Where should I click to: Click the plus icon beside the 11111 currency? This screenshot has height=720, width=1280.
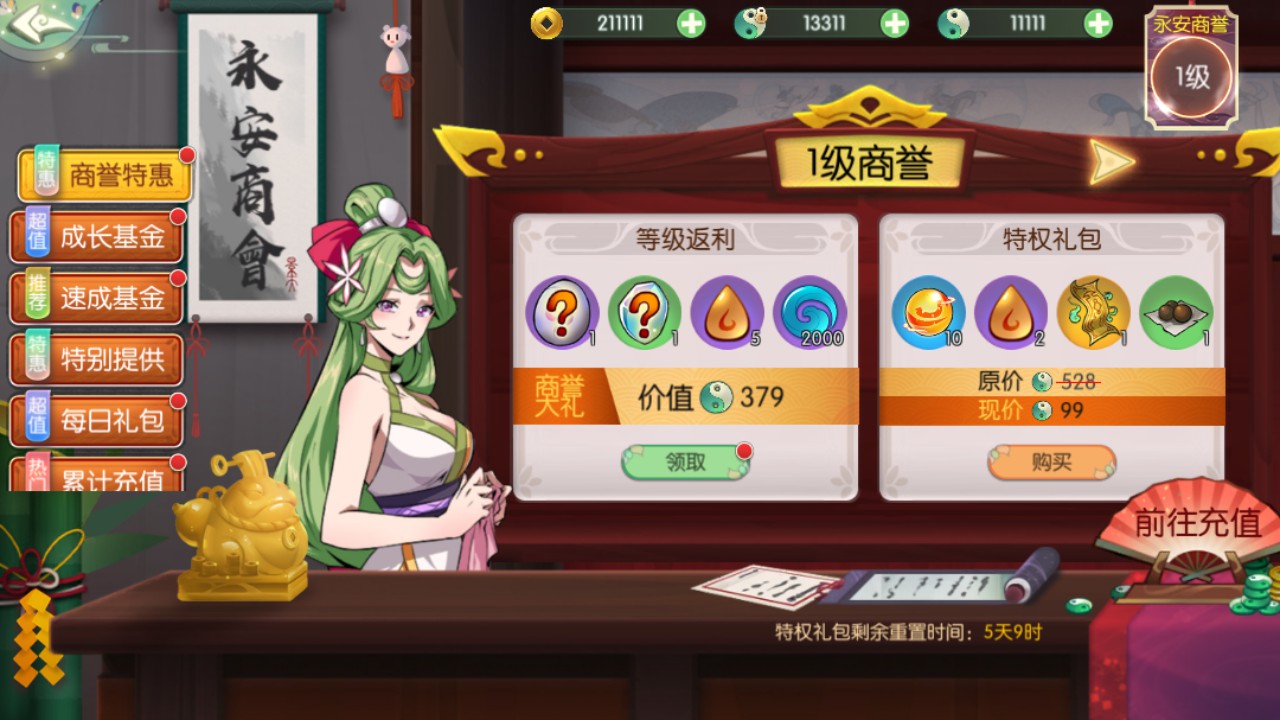tap(1098, 20)
